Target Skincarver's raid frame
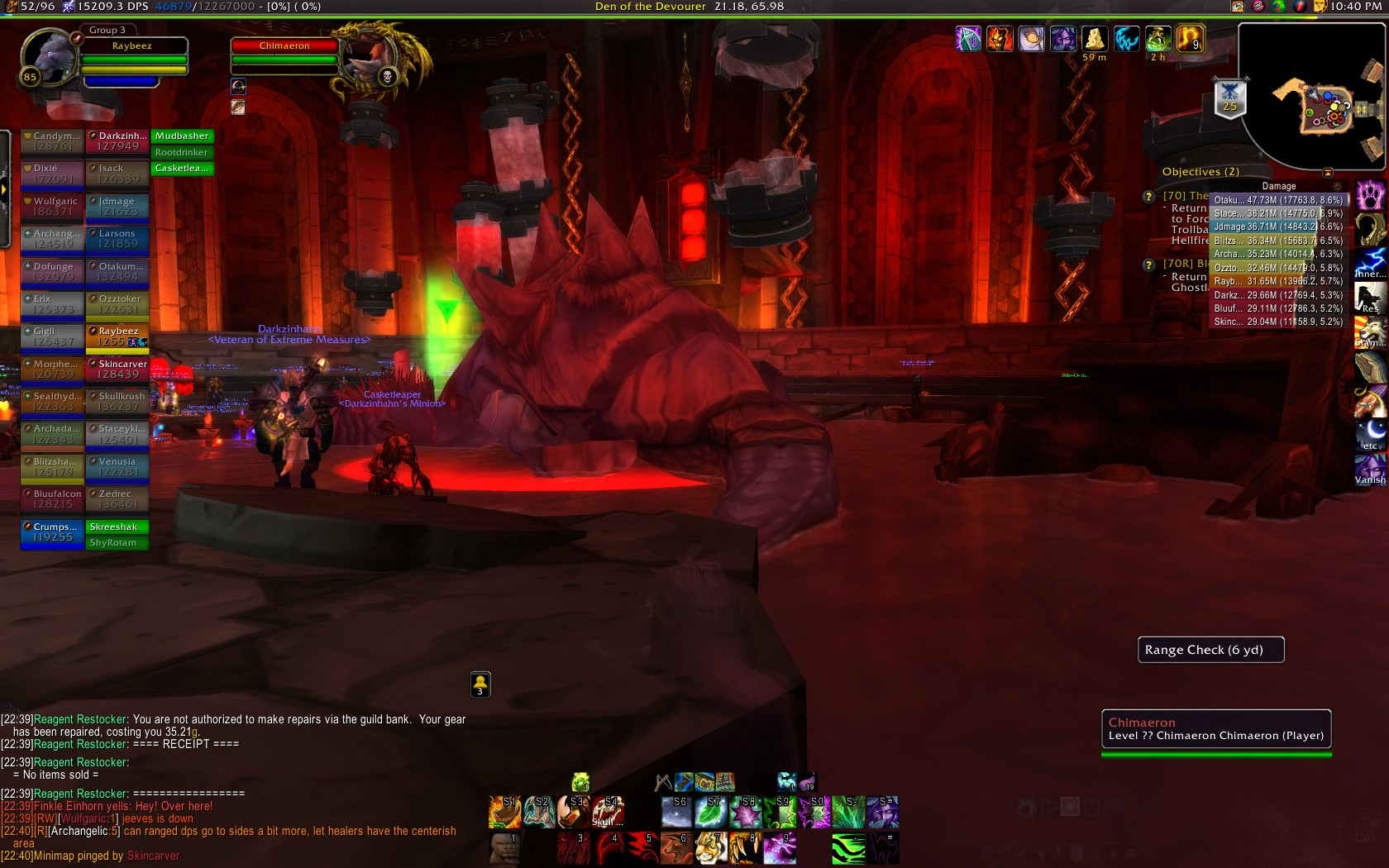The width and height of the screenshot is (1389, 868). [x=117, y=369]
